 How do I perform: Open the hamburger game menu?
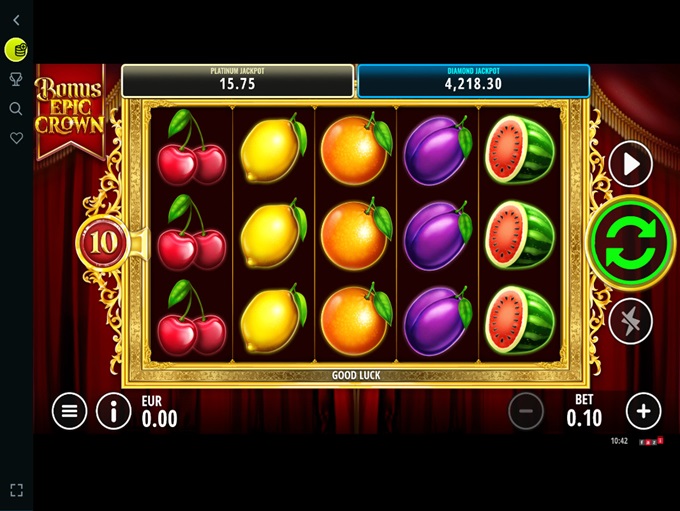click(69, 410)
